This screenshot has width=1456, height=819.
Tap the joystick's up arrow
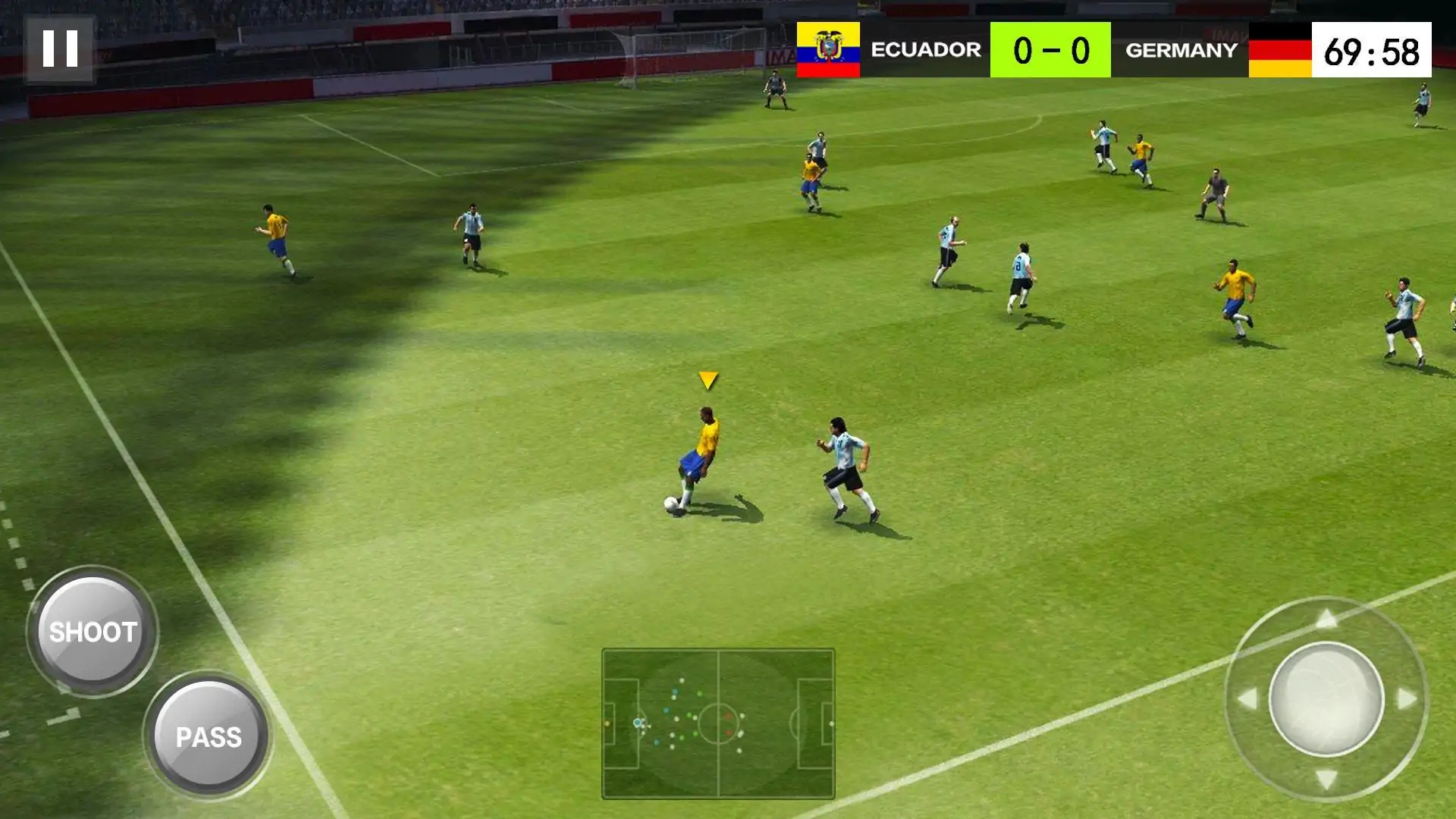point(1326,620)
